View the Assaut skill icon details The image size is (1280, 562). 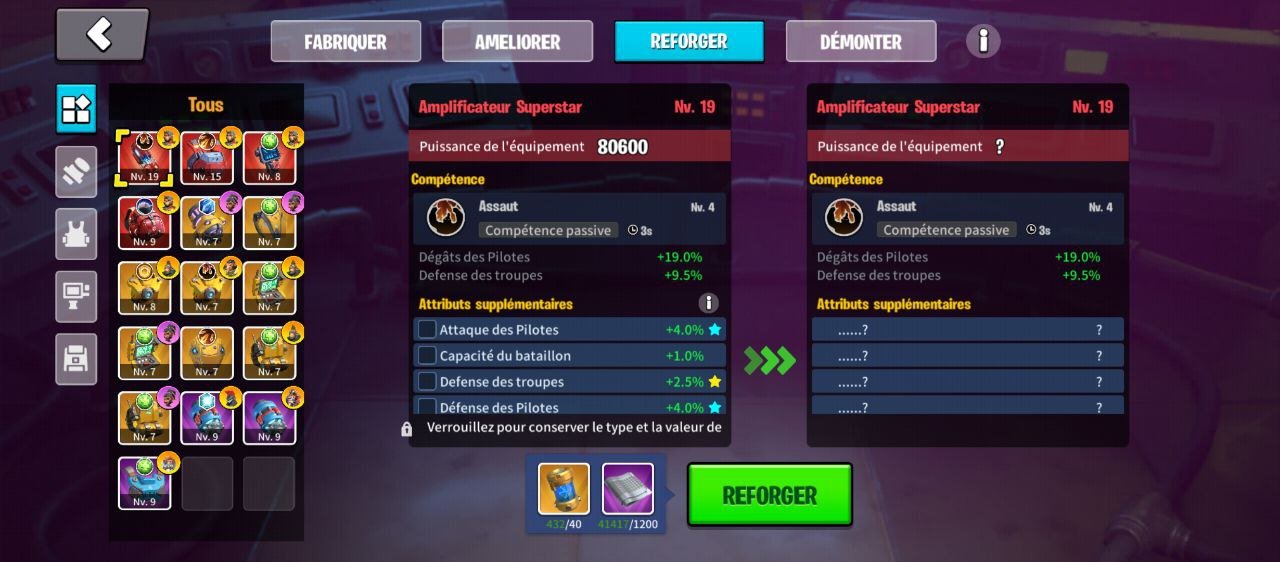(444, 218)
